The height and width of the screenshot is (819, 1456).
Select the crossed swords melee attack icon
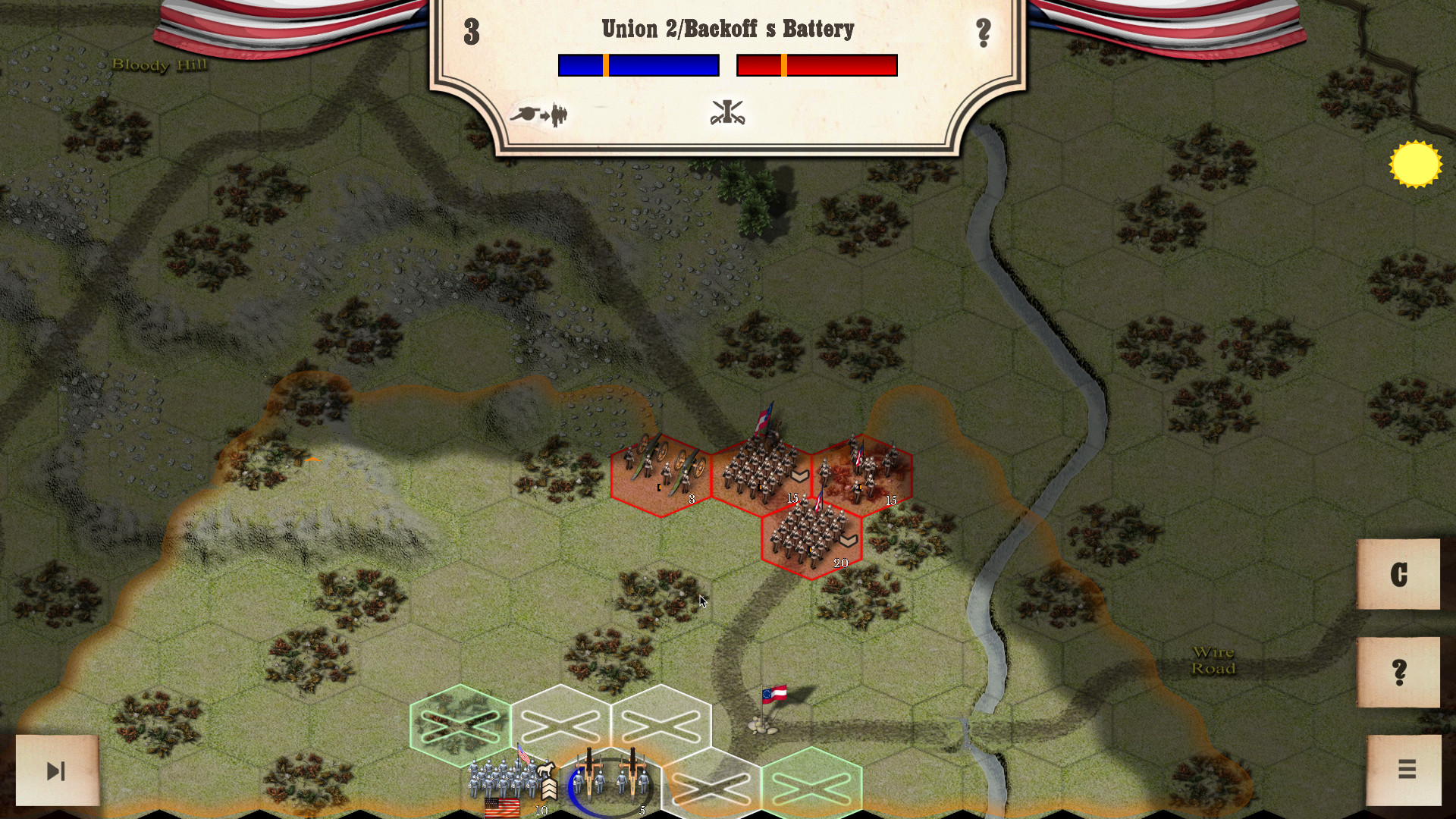[727, 112]
